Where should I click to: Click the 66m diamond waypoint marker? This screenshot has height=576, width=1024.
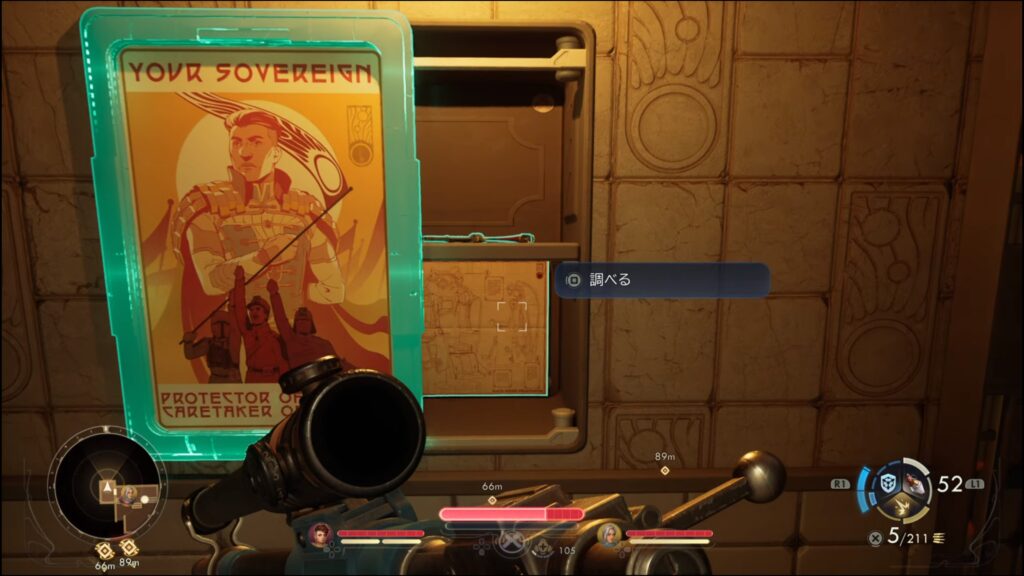tap(491, 498)
